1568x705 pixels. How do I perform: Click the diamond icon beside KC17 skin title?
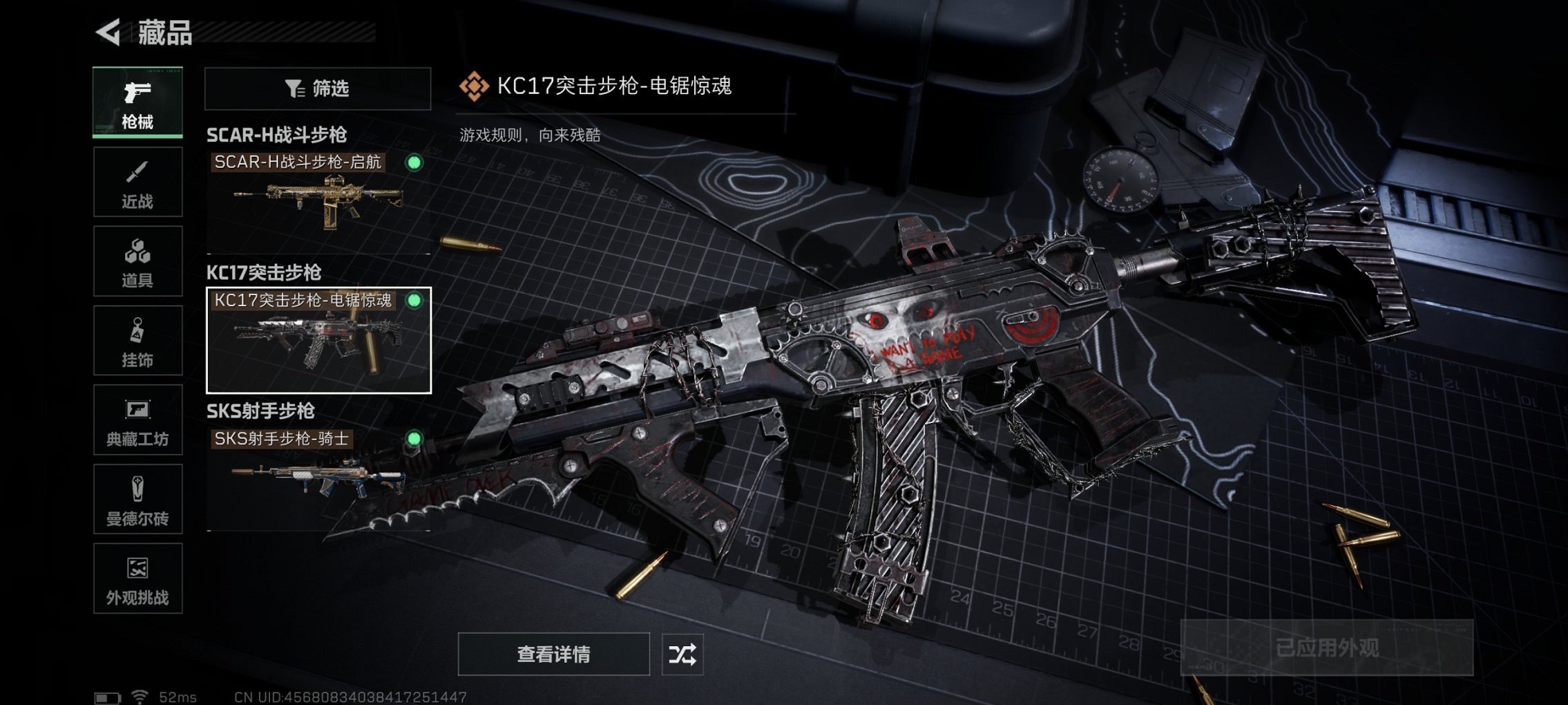474,87
